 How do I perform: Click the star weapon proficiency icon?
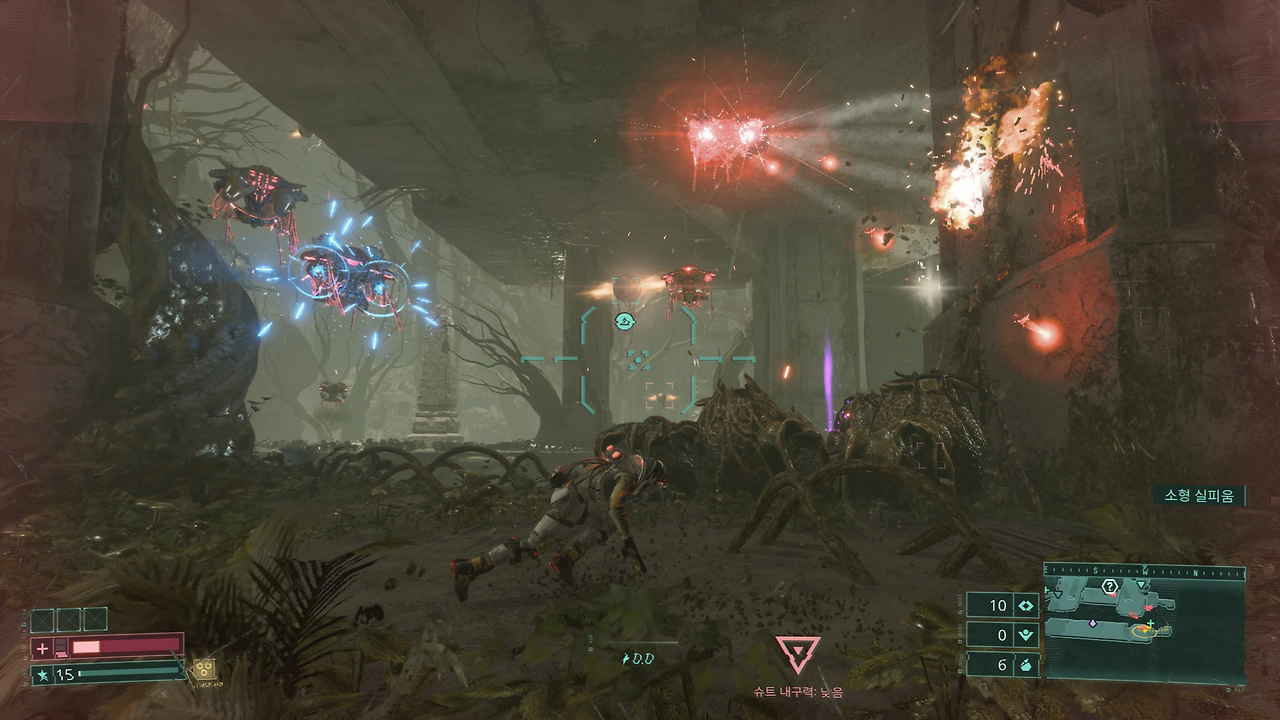tap(42, 675)
